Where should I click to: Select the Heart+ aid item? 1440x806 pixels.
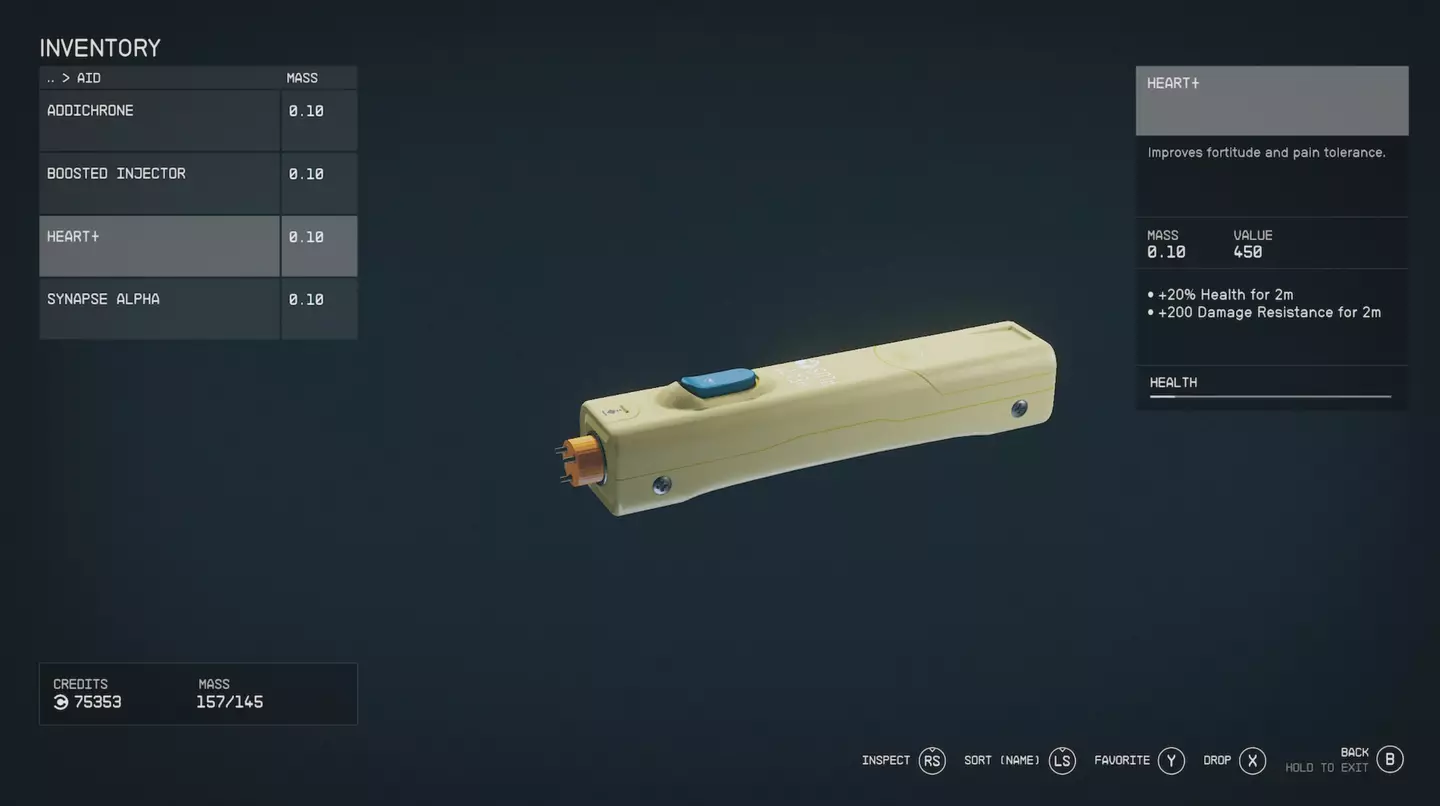[160, 246]
